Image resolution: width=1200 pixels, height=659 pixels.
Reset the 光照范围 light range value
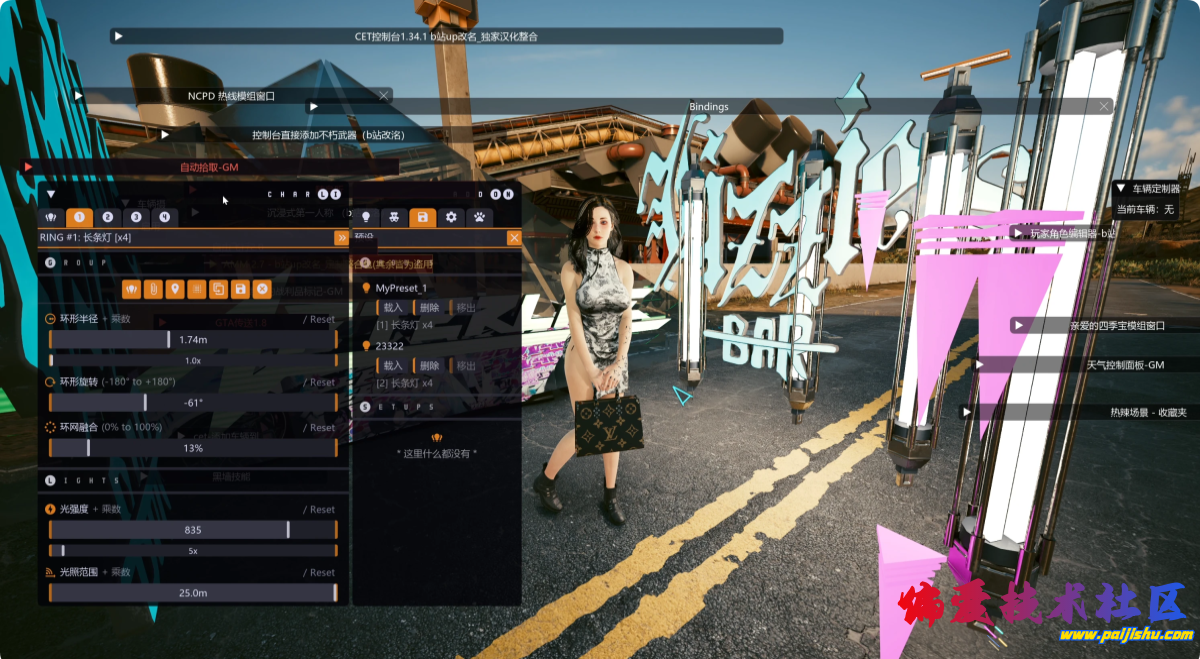[x=321, y=573]
